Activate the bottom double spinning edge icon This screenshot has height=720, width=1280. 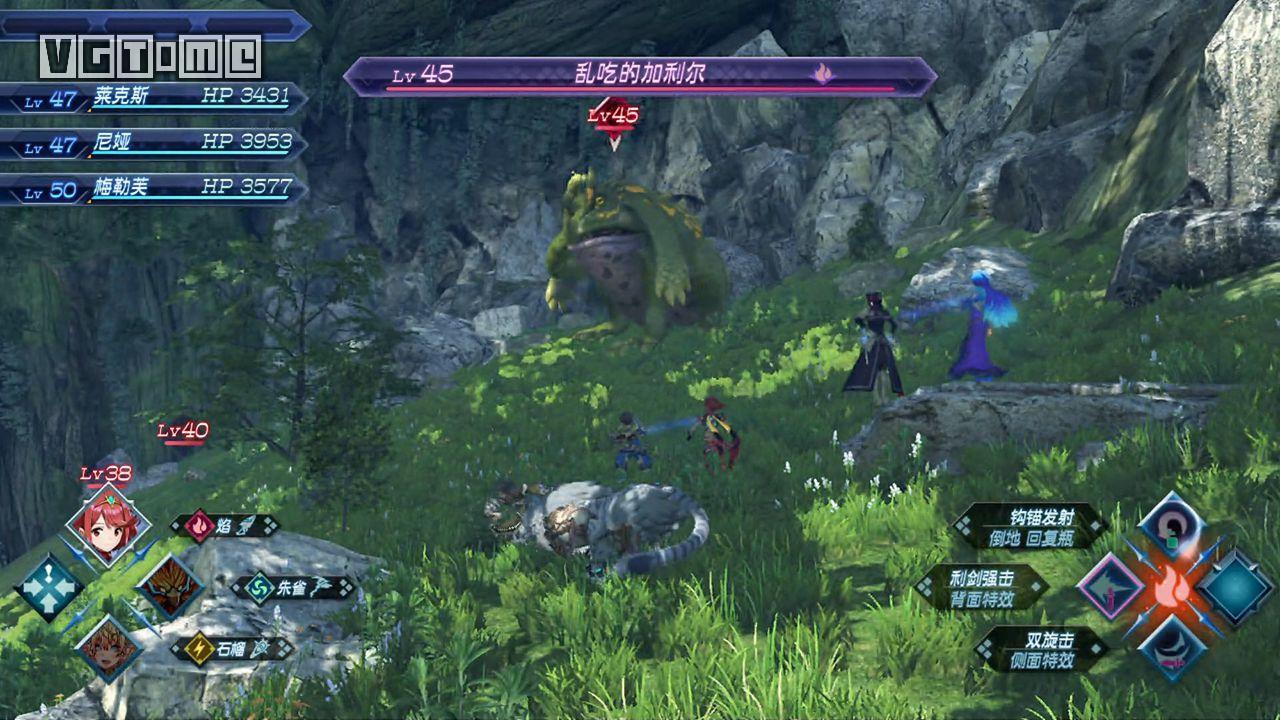(1171, 647)
